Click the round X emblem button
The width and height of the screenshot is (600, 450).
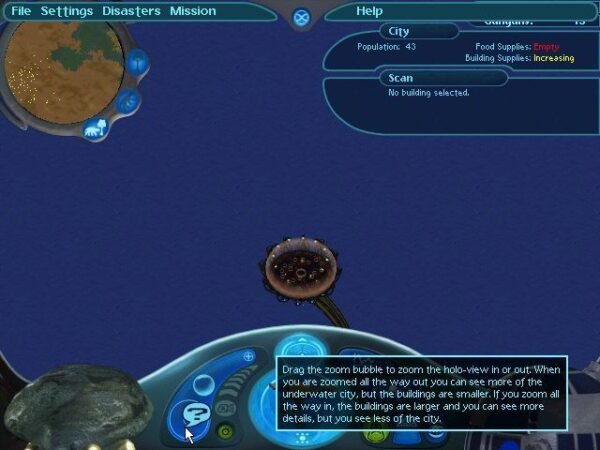pos(301,17)
